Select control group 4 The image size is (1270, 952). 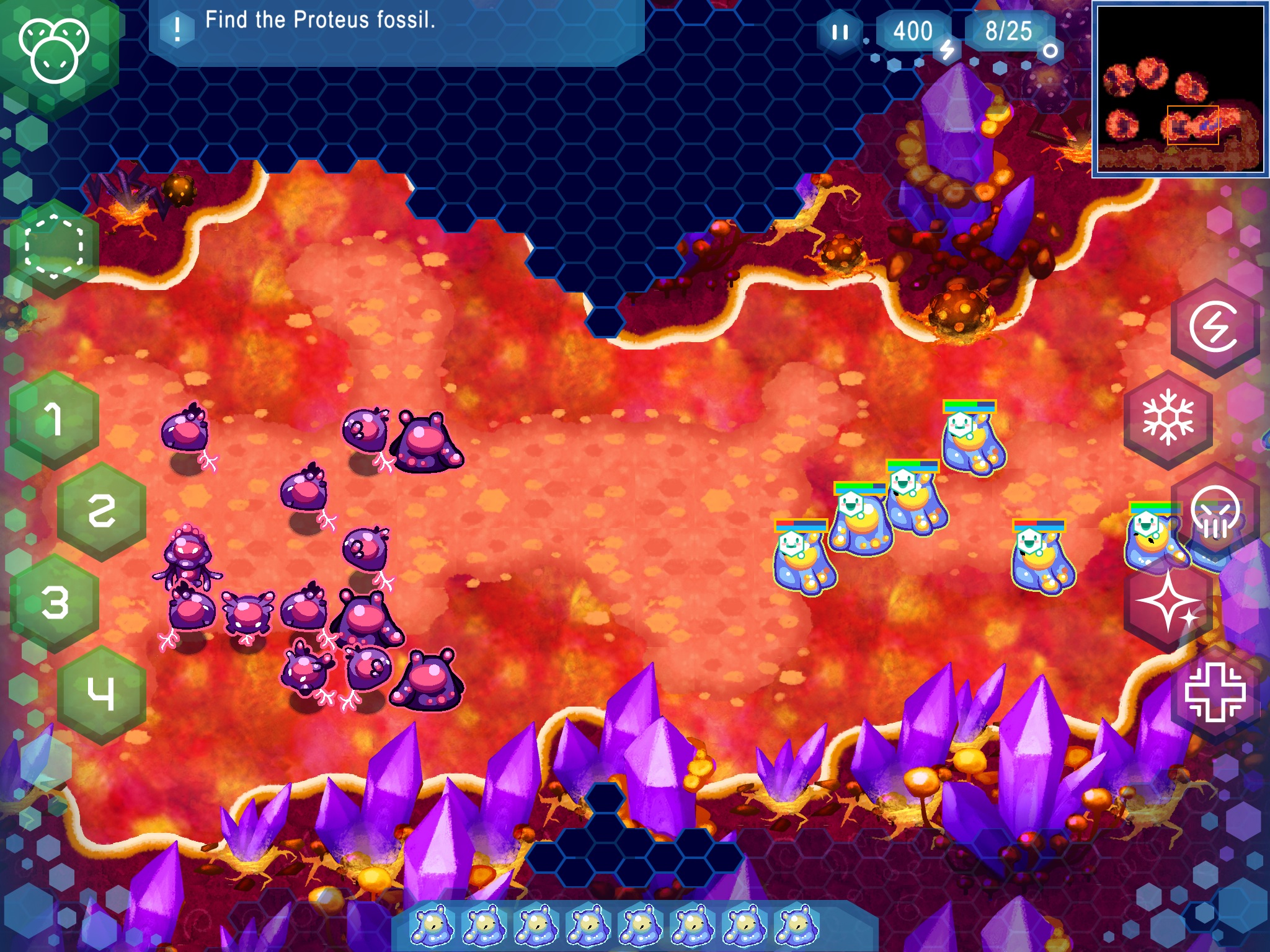point(101,694)
